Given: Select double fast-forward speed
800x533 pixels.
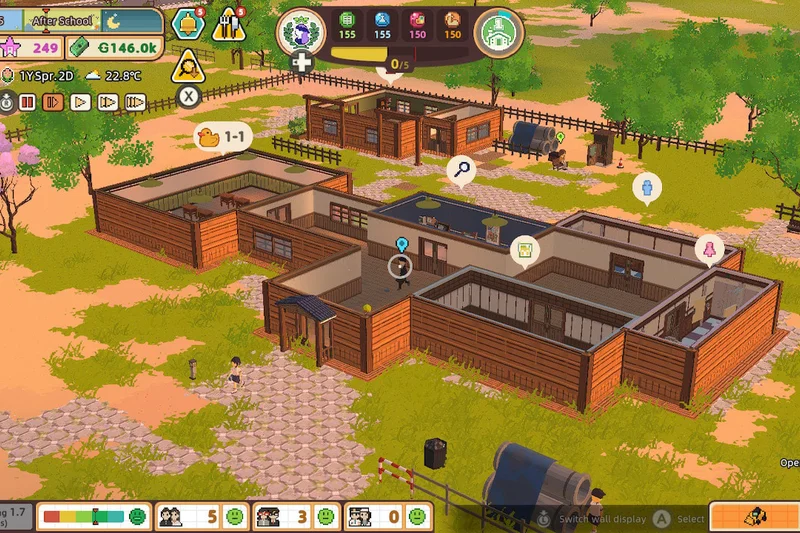Looking at the screenshot, I should 108,101.
